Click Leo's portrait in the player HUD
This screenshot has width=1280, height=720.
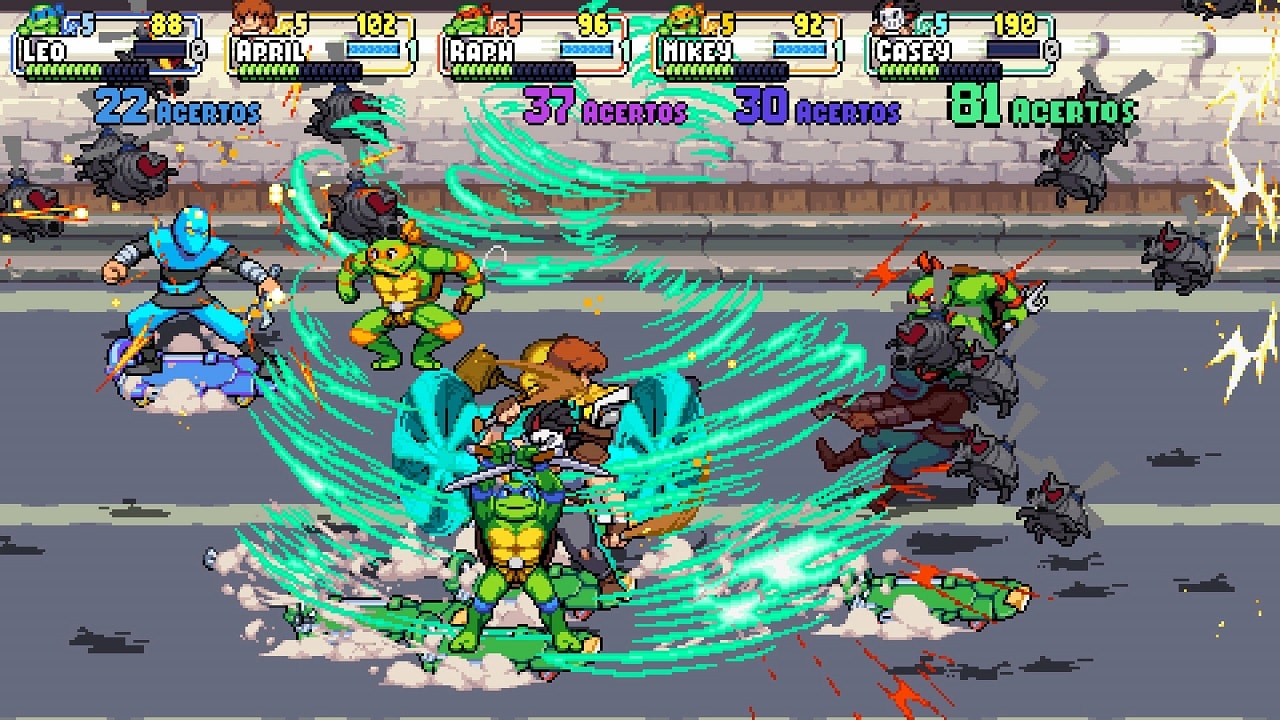coord(40,17)
